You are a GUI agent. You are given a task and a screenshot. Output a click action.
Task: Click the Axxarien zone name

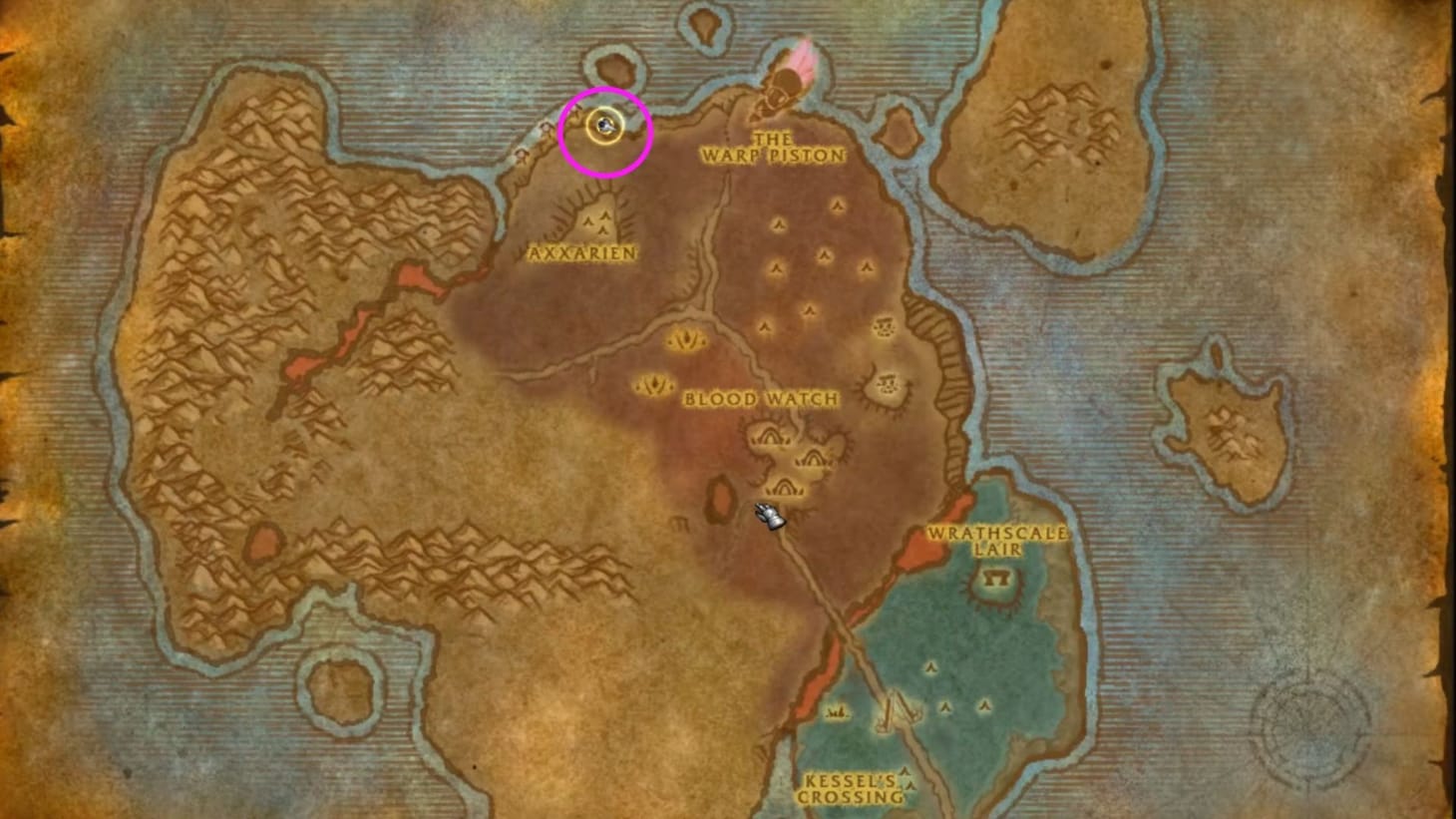(582, 253)
